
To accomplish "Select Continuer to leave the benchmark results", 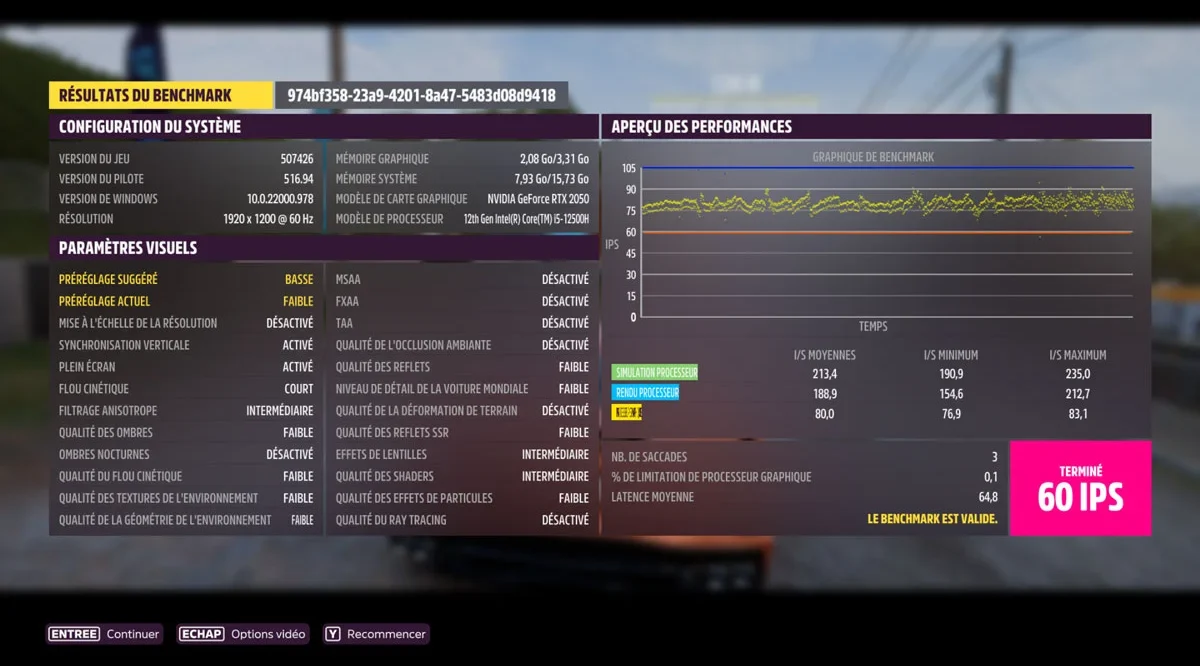I will pyautogui.click(x=105, y=634).
